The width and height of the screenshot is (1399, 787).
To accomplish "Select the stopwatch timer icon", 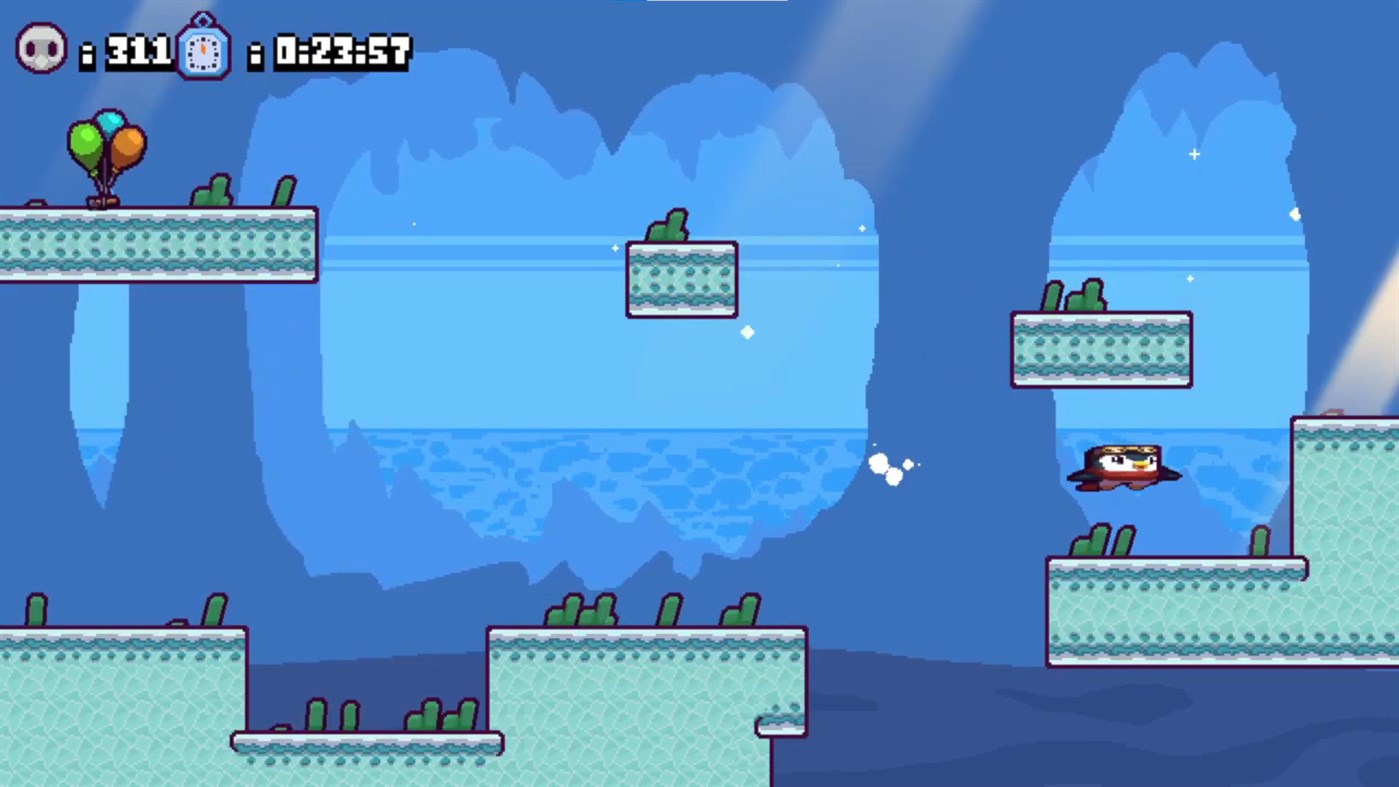I will click(x=204, y=49).
